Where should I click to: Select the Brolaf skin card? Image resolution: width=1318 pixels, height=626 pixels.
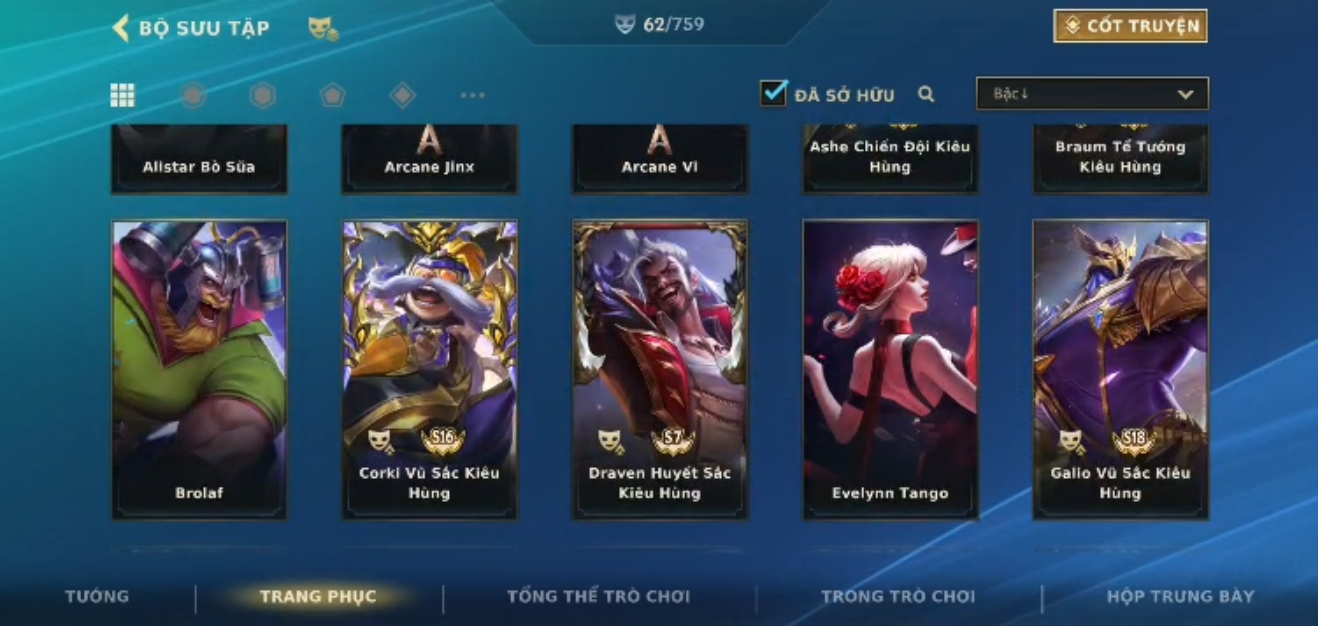click(200, 369)
